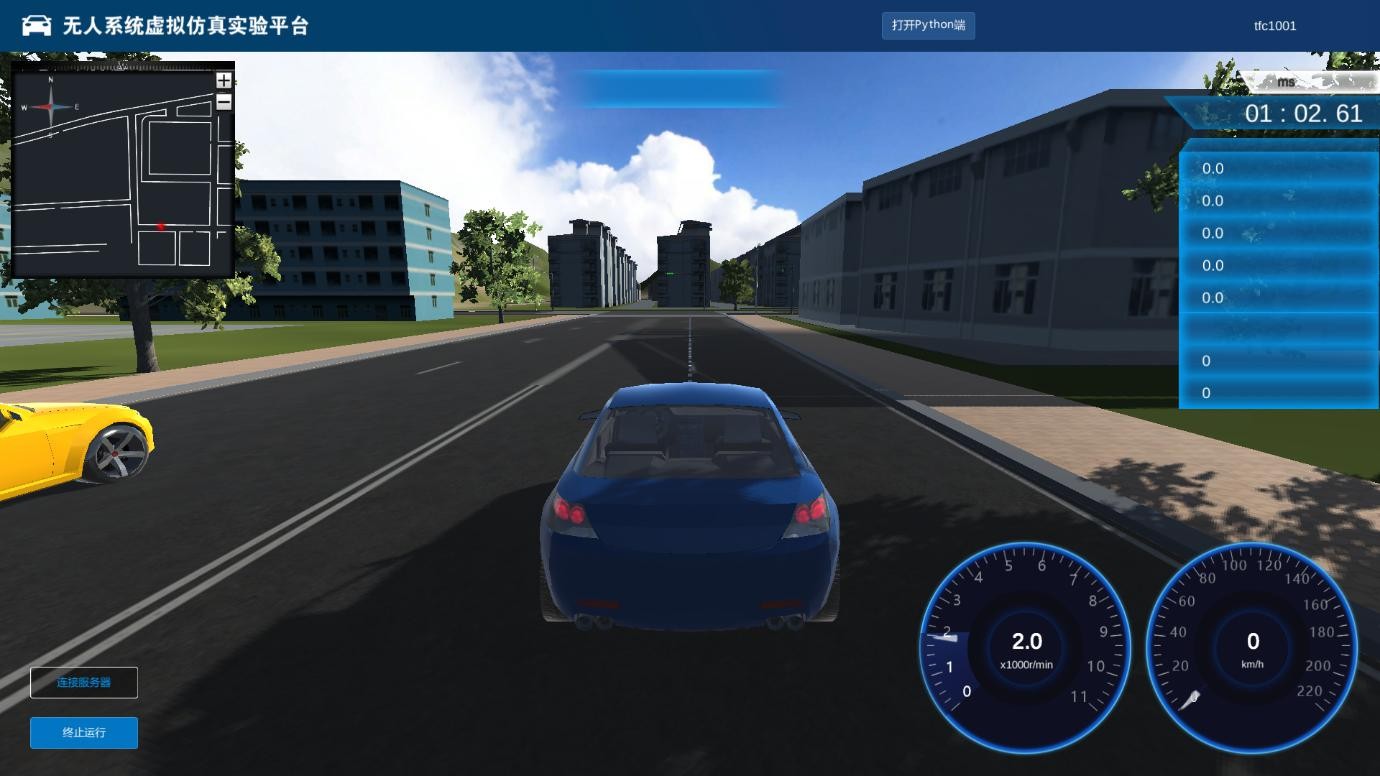Click the connect server button
Screen dimensions: 1380x776
[x=84, y=682]
